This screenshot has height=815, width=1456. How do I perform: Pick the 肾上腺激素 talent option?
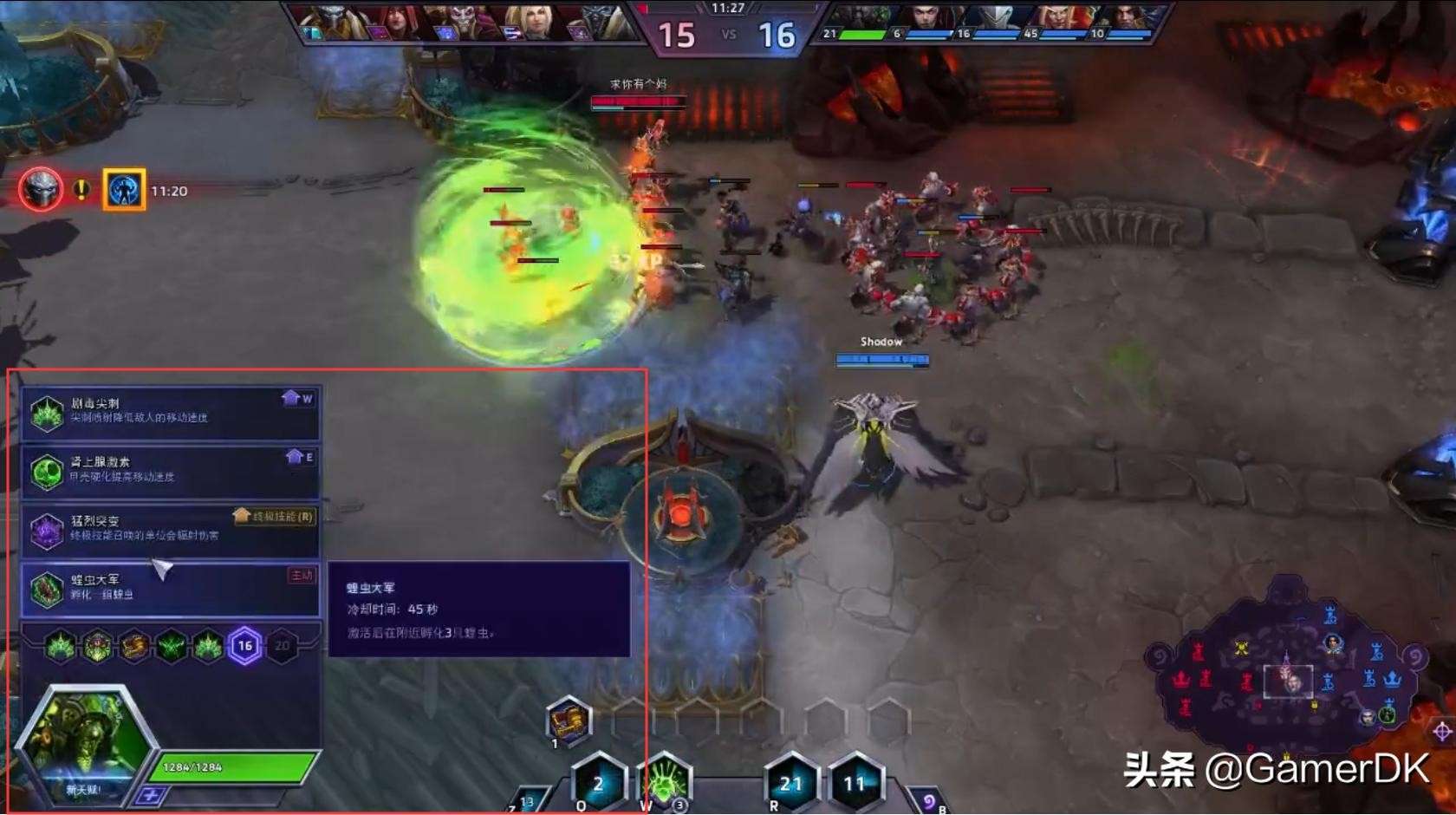pos(171,471)
